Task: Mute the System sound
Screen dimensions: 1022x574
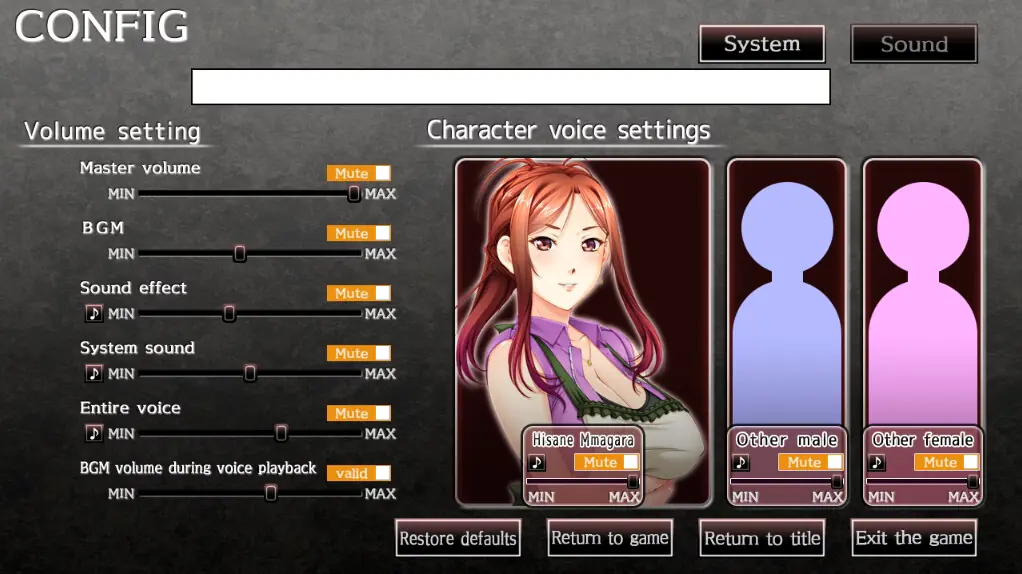Action: tap(383, 353)
